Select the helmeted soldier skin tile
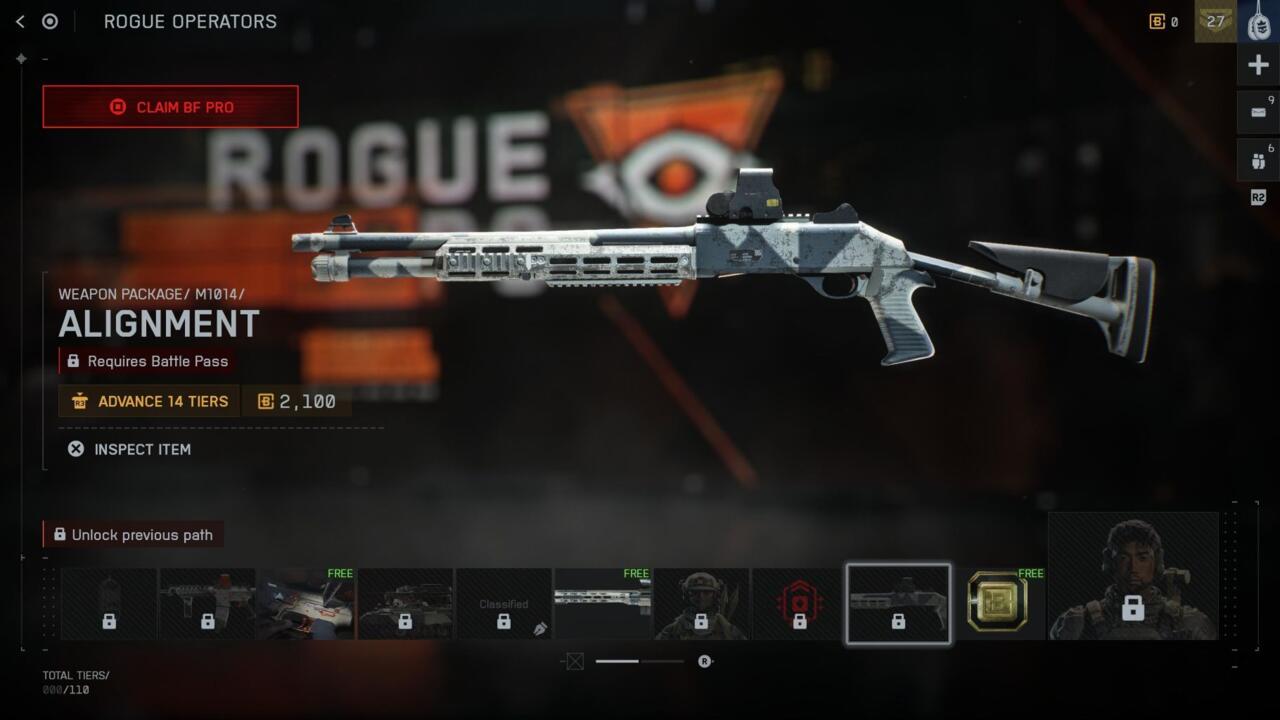This screenshot has height=720, width=1280. [x=701, y=604]
